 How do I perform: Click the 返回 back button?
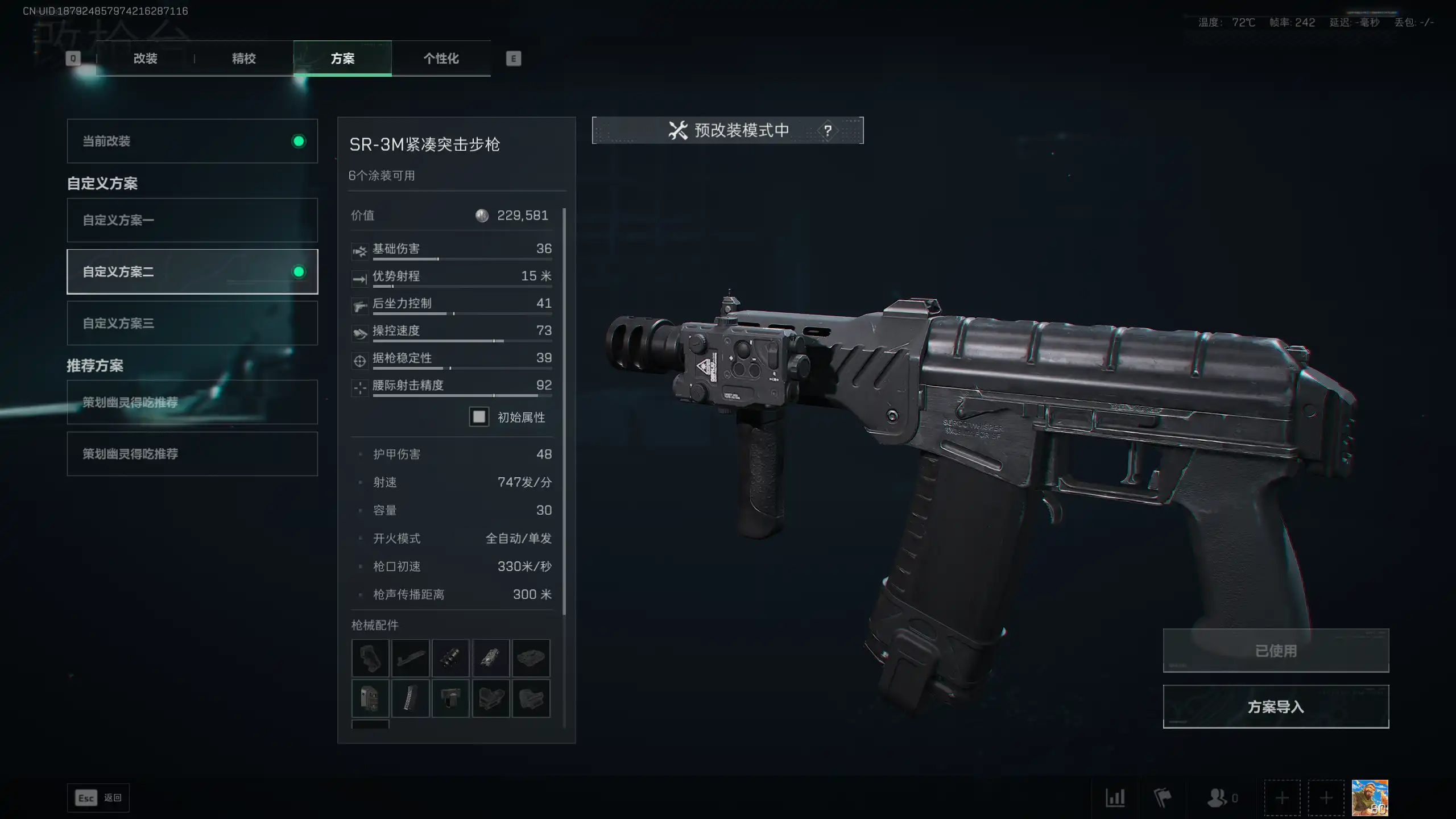tap(98, 798)
